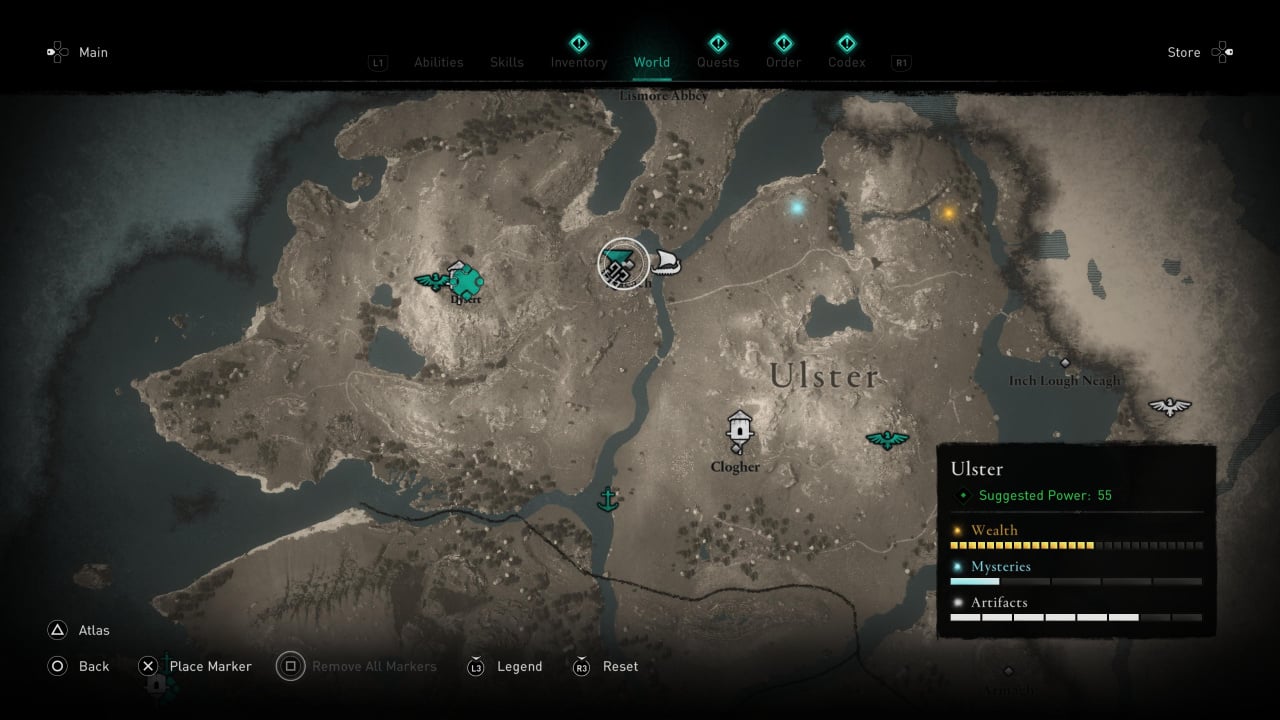Viewport: 1280px width, 720px height.
Task: Switch to the Abilities tab
Action: pyautogui.click(x=438, y=62)
